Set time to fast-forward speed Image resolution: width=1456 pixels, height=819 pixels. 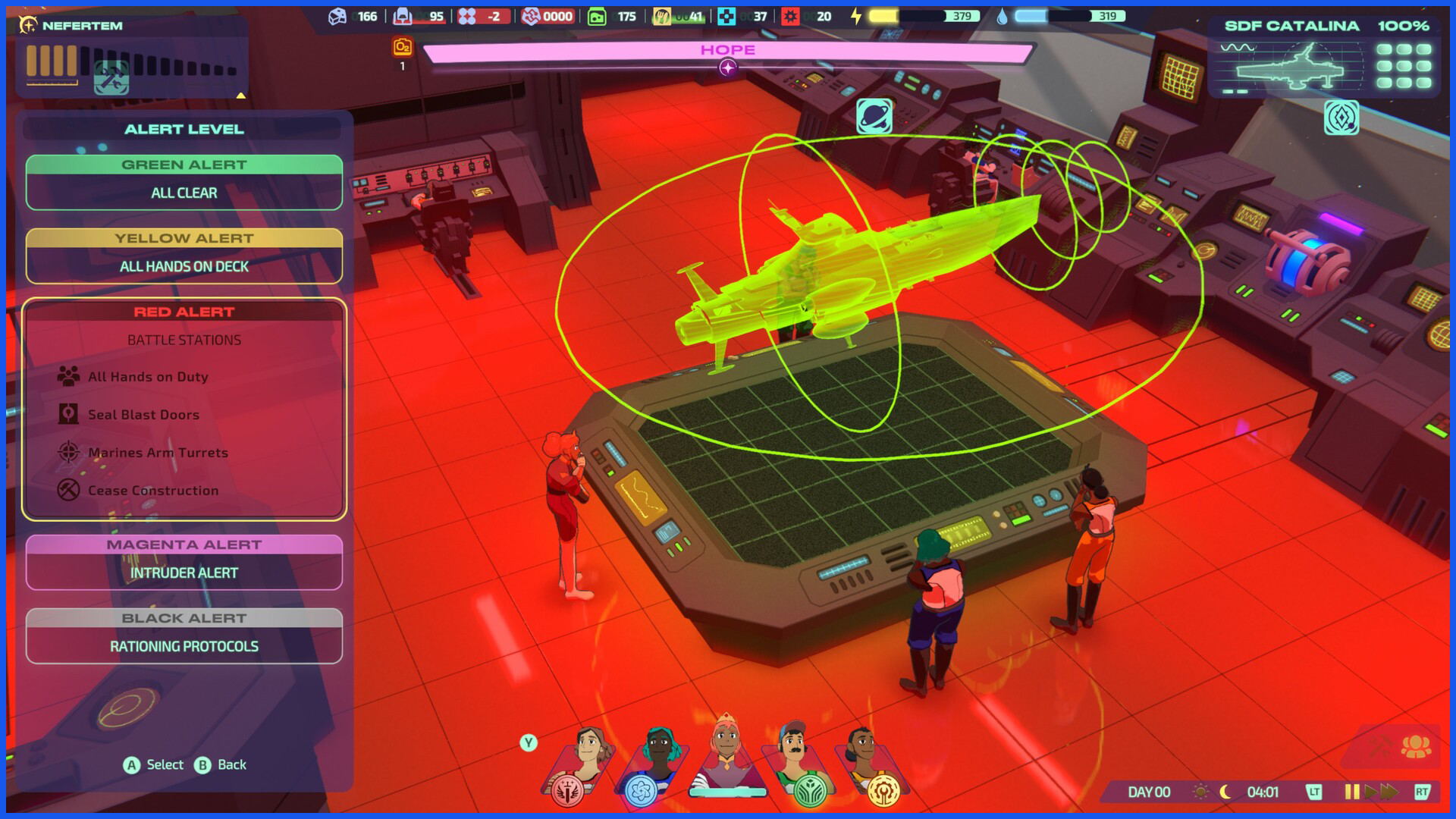tap(1389, 792)
